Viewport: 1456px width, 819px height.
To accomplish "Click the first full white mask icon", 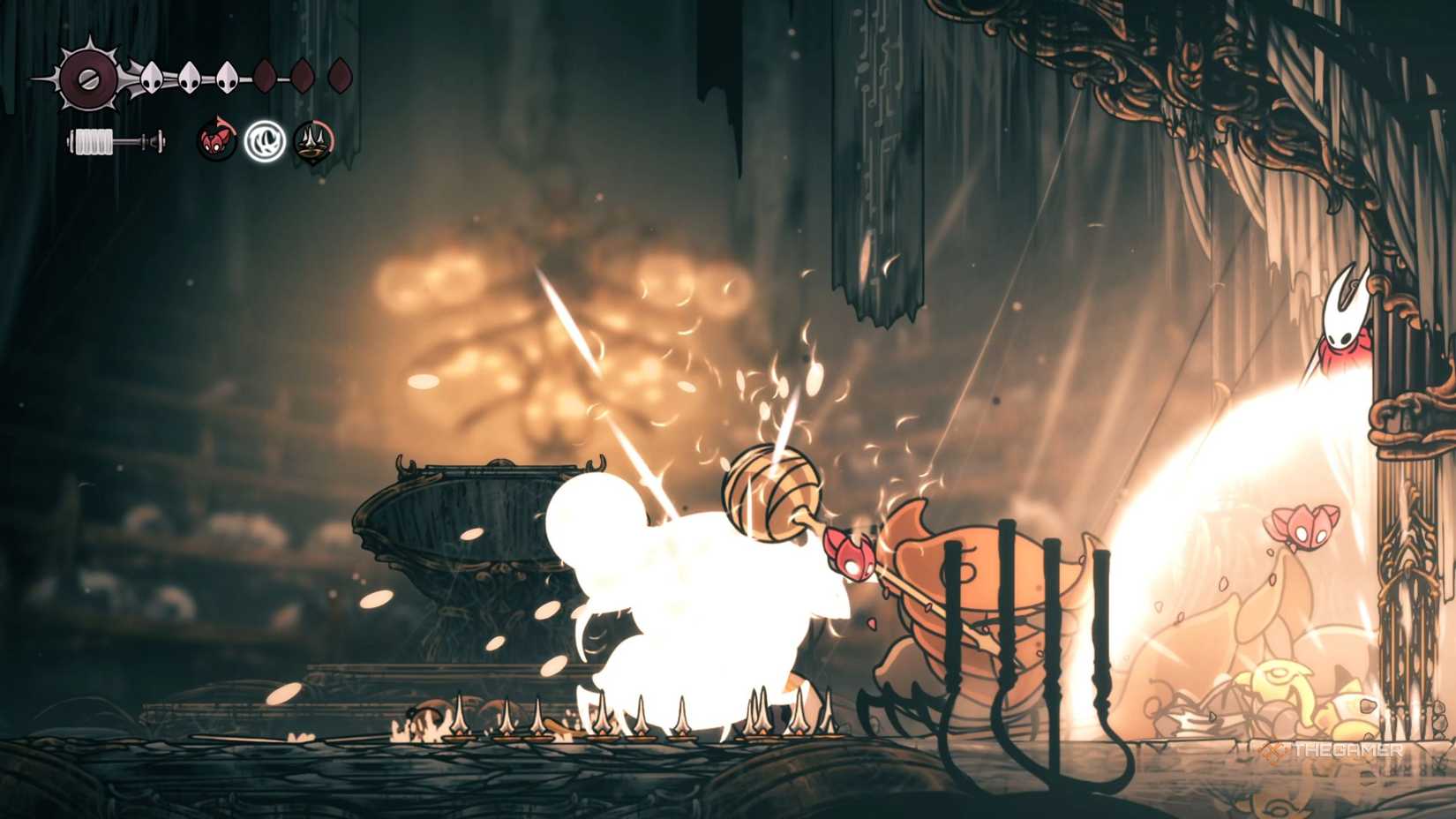I will 152,78.
